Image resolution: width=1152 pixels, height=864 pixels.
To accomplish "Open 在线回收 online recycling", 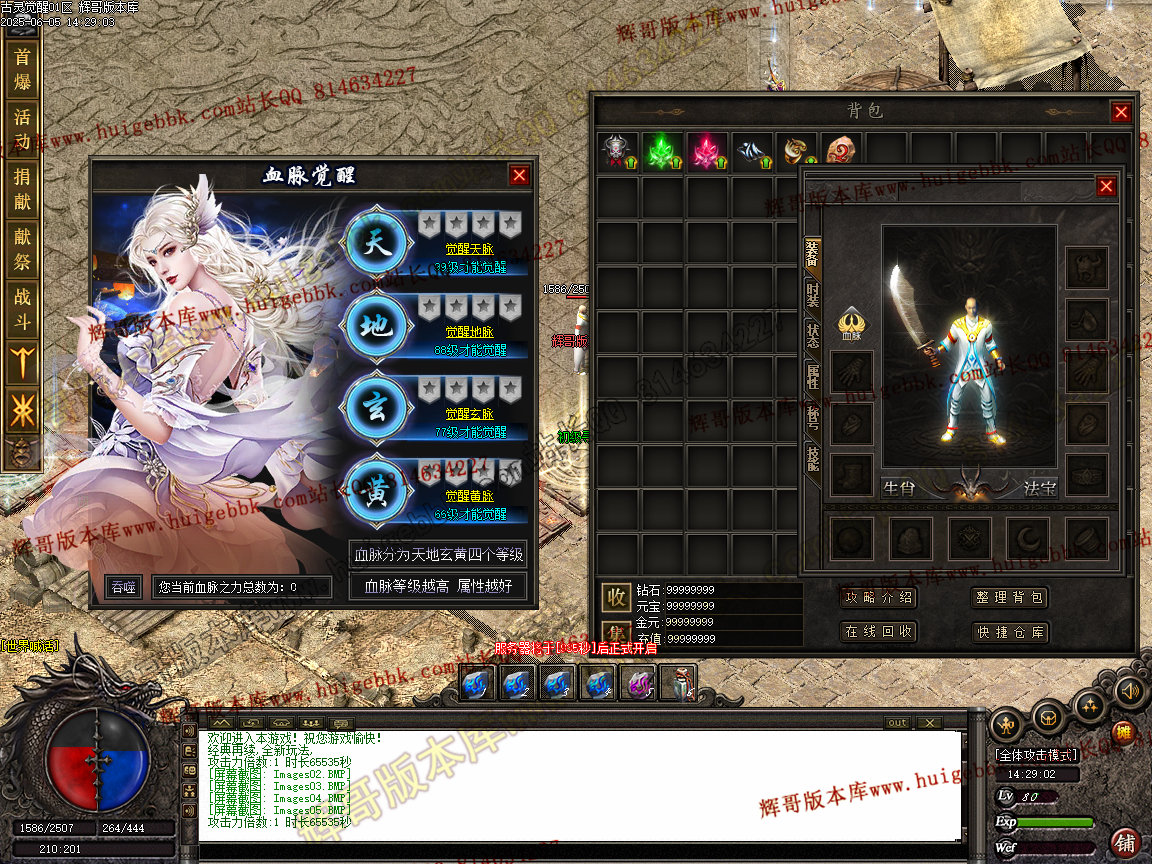I will [x=879, y=632].
